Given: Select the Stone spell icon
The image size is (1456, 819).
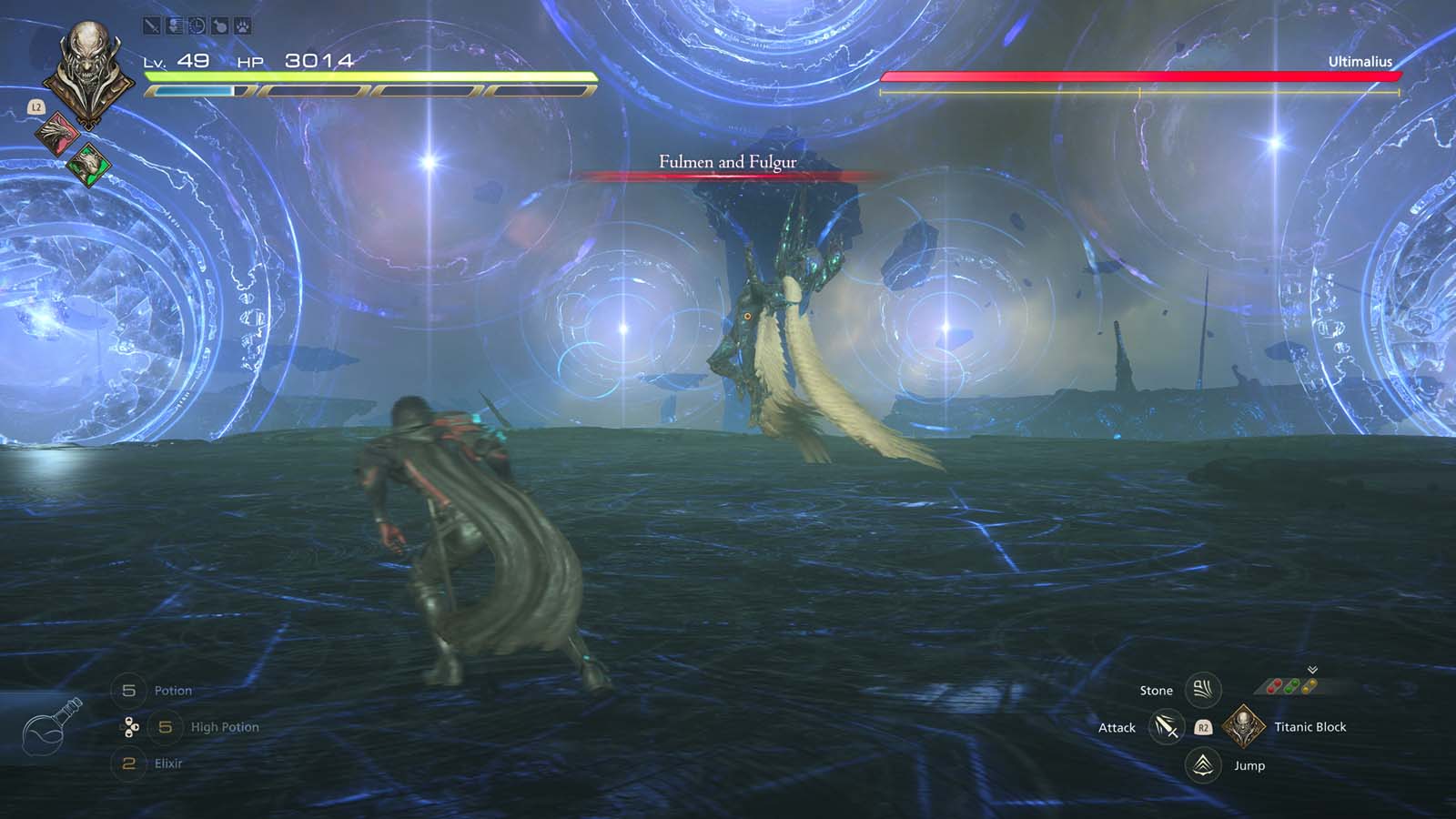Looking at the screenshot, I should coord(1202,690).
